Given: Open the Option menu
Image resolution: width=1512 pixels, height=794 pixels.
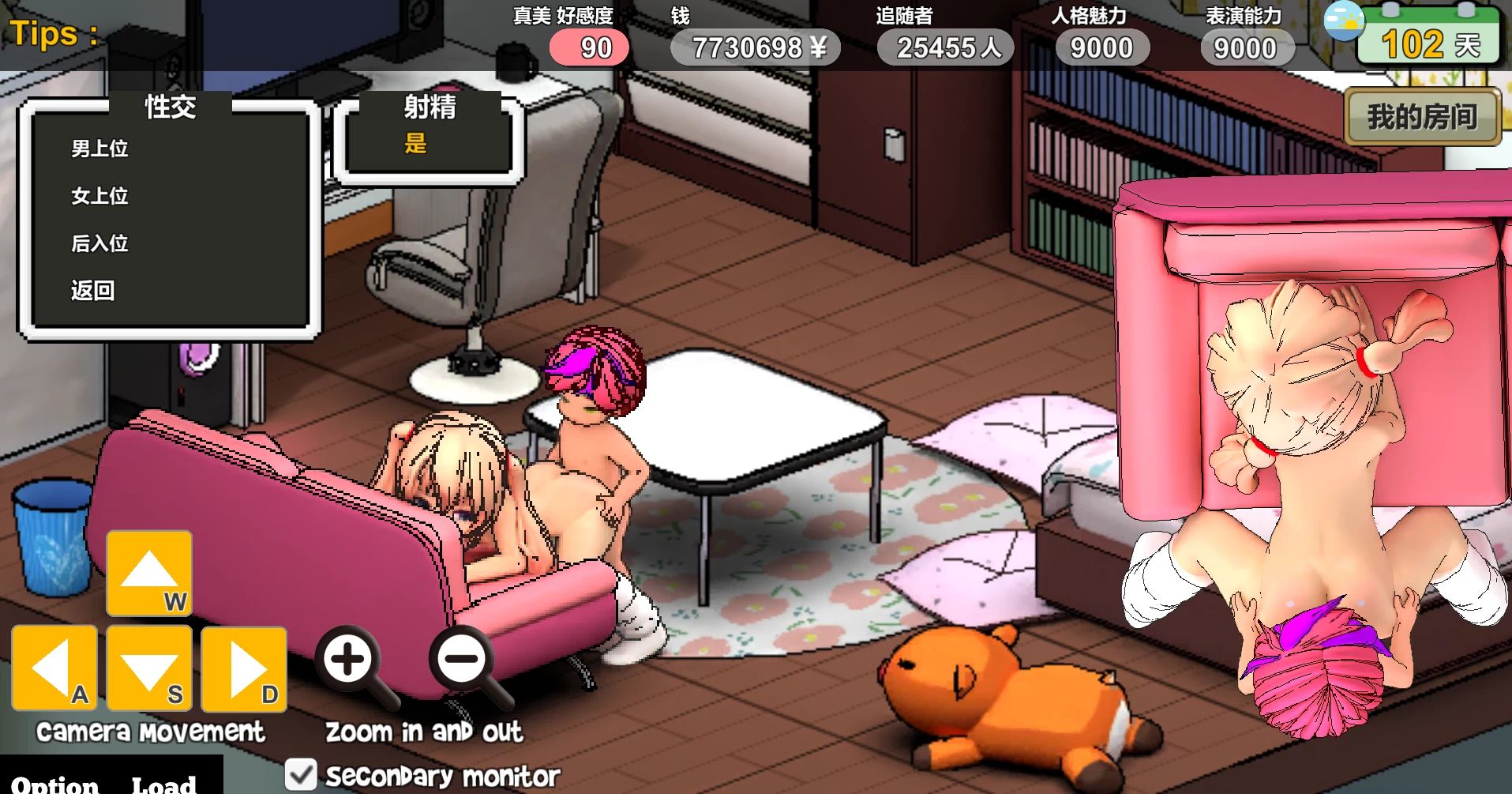Looking at the screenshot, I should point(54,784).
